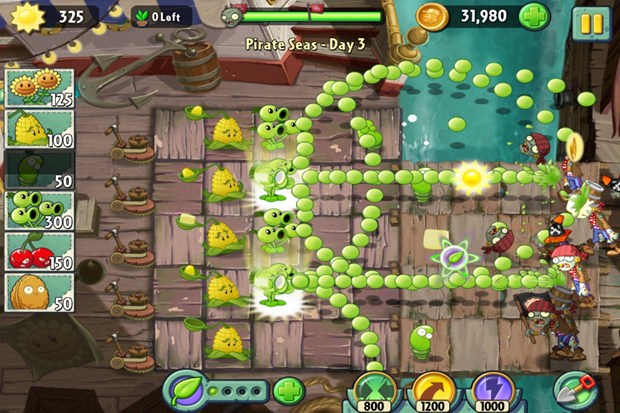The image size is (620, 413).
Task: Activate the 800-coin Power Pinch power-up
Action: coord(374,389)
